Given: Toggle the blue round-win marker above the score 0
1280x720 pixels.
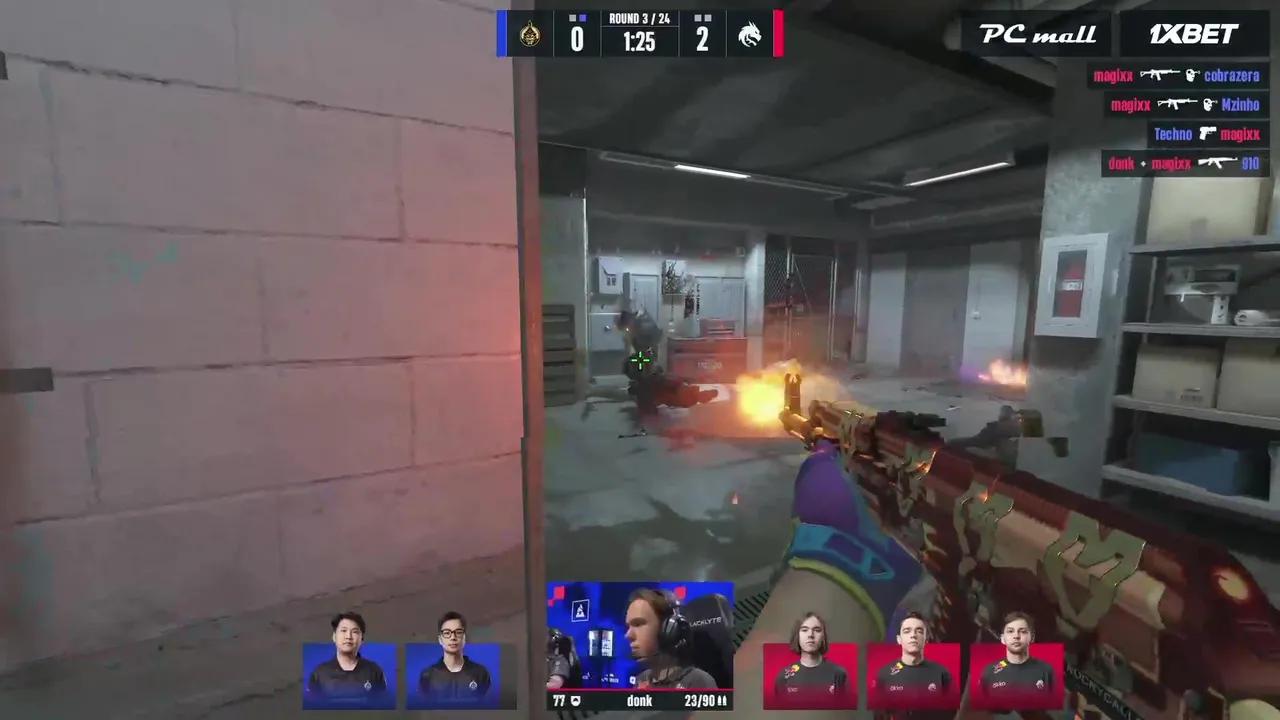Looking at the screenshot, I should click(x=583, y=18).
